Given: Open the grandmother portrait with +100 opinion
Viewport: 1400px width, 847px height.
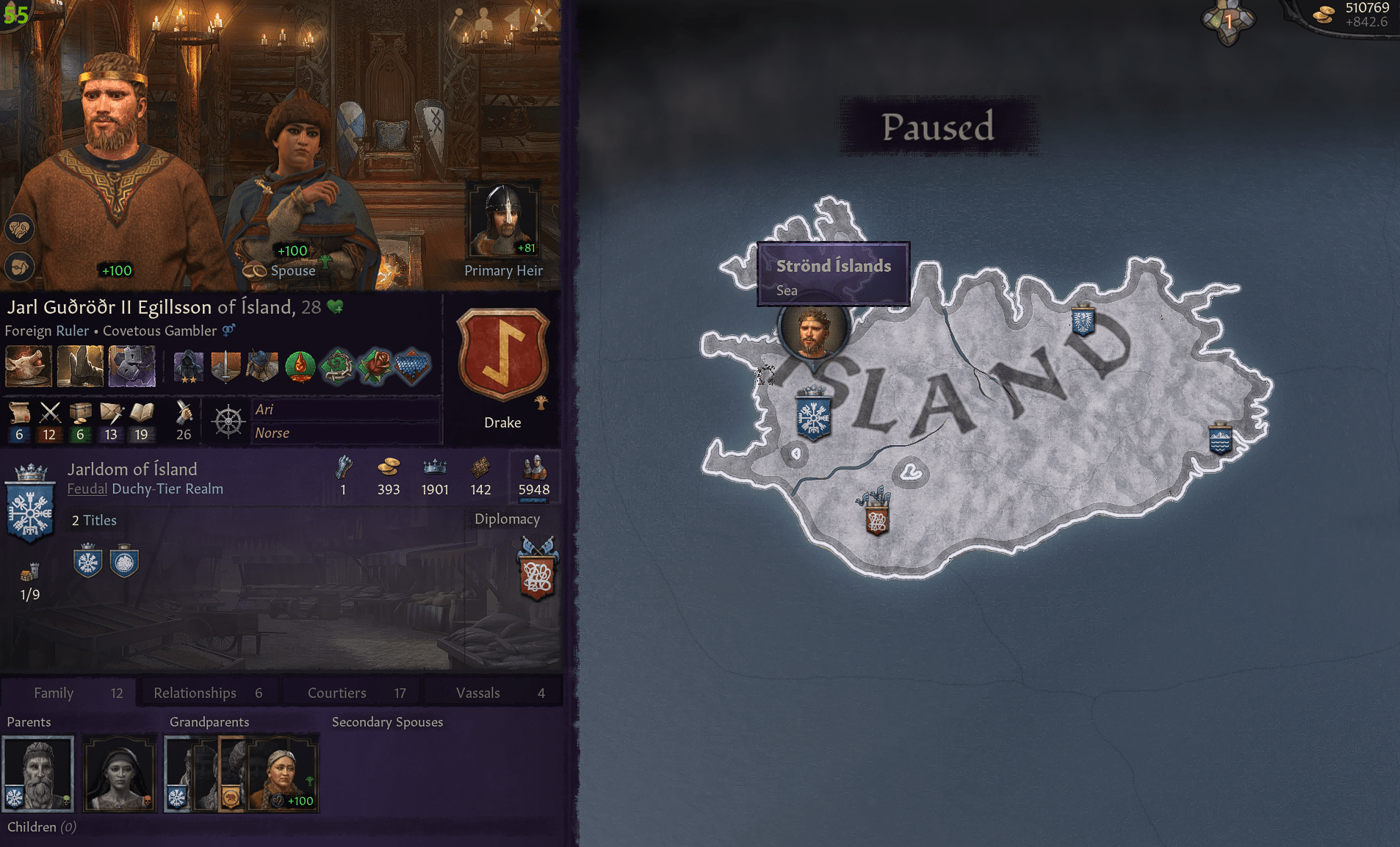Looking at the screenshot, I should point(281,773).
